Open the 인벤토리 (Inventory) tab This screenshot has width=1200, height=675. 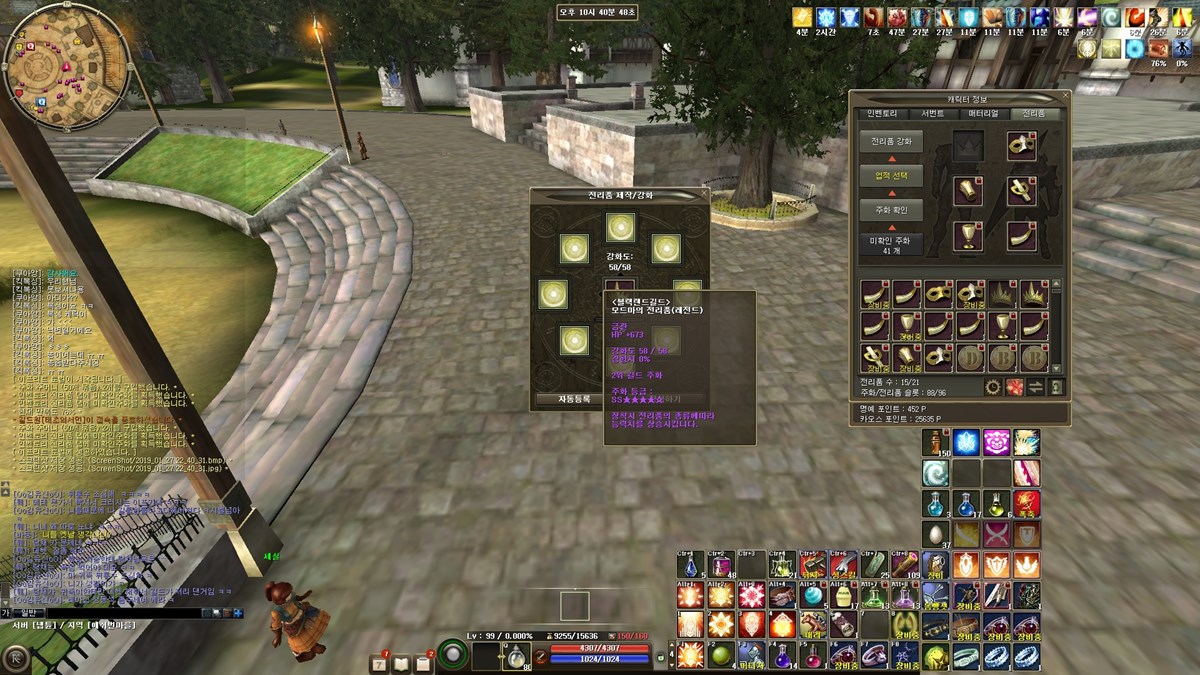(x=884, y=114)
